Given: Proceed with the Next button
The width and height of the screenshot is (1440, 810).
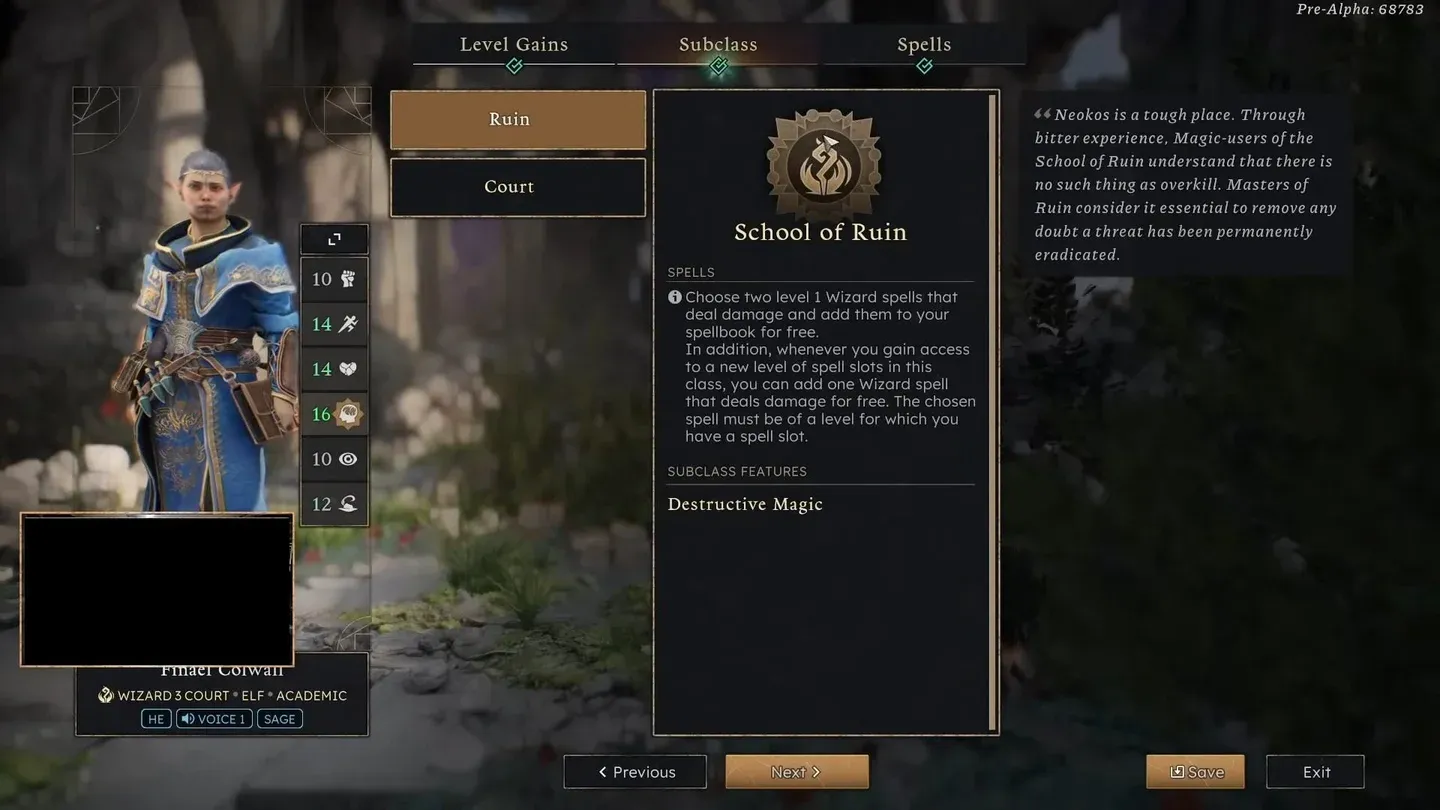Looking at the screenshot, I should (796, 772).
